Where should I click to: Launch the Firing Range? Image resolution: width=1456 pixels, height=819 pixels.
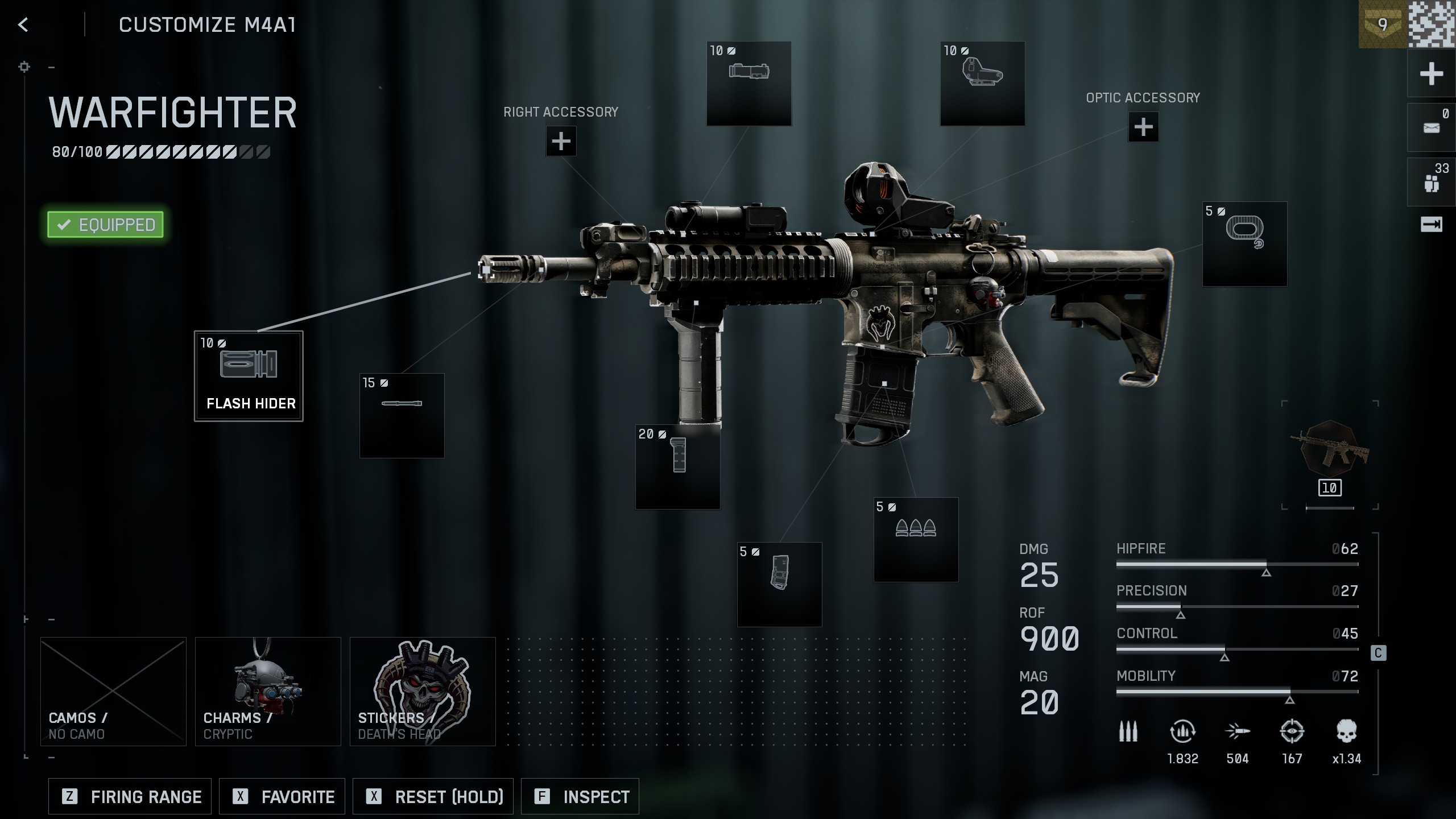[130, 796]
